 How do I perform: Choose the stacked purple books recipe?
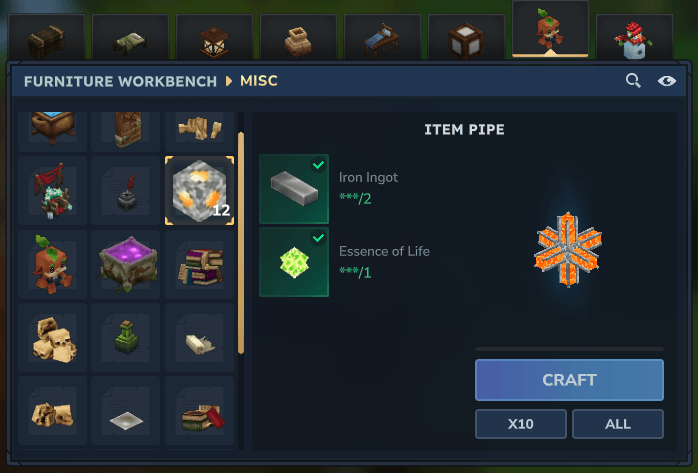click(200, 264)
